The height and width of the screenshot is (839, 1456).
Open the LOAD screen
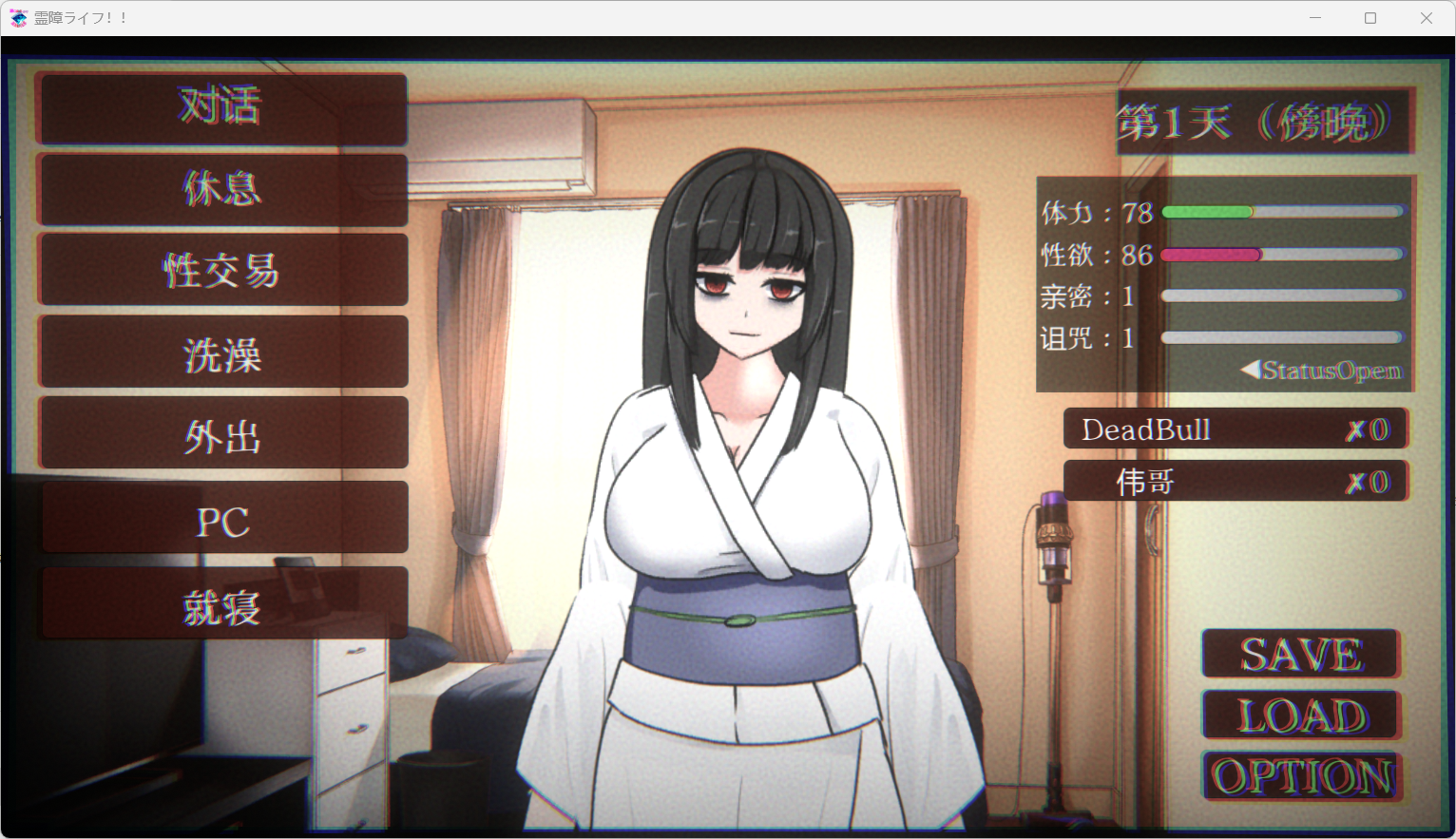tap(1299, 715)
